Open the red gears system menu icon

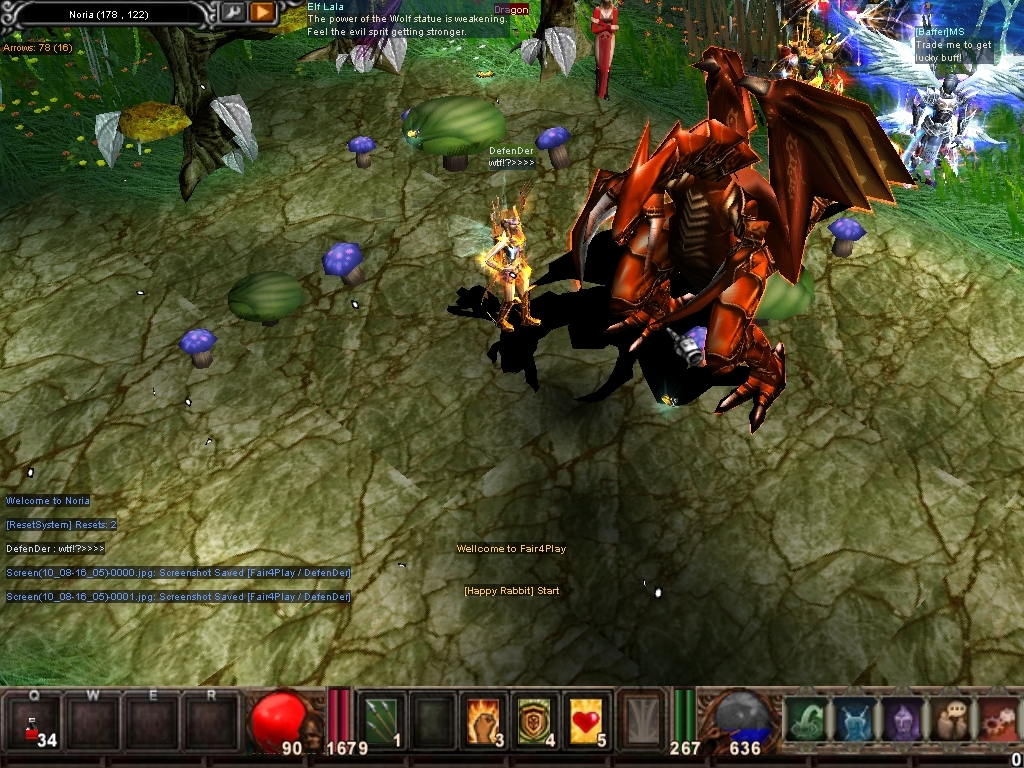(996, 720)
